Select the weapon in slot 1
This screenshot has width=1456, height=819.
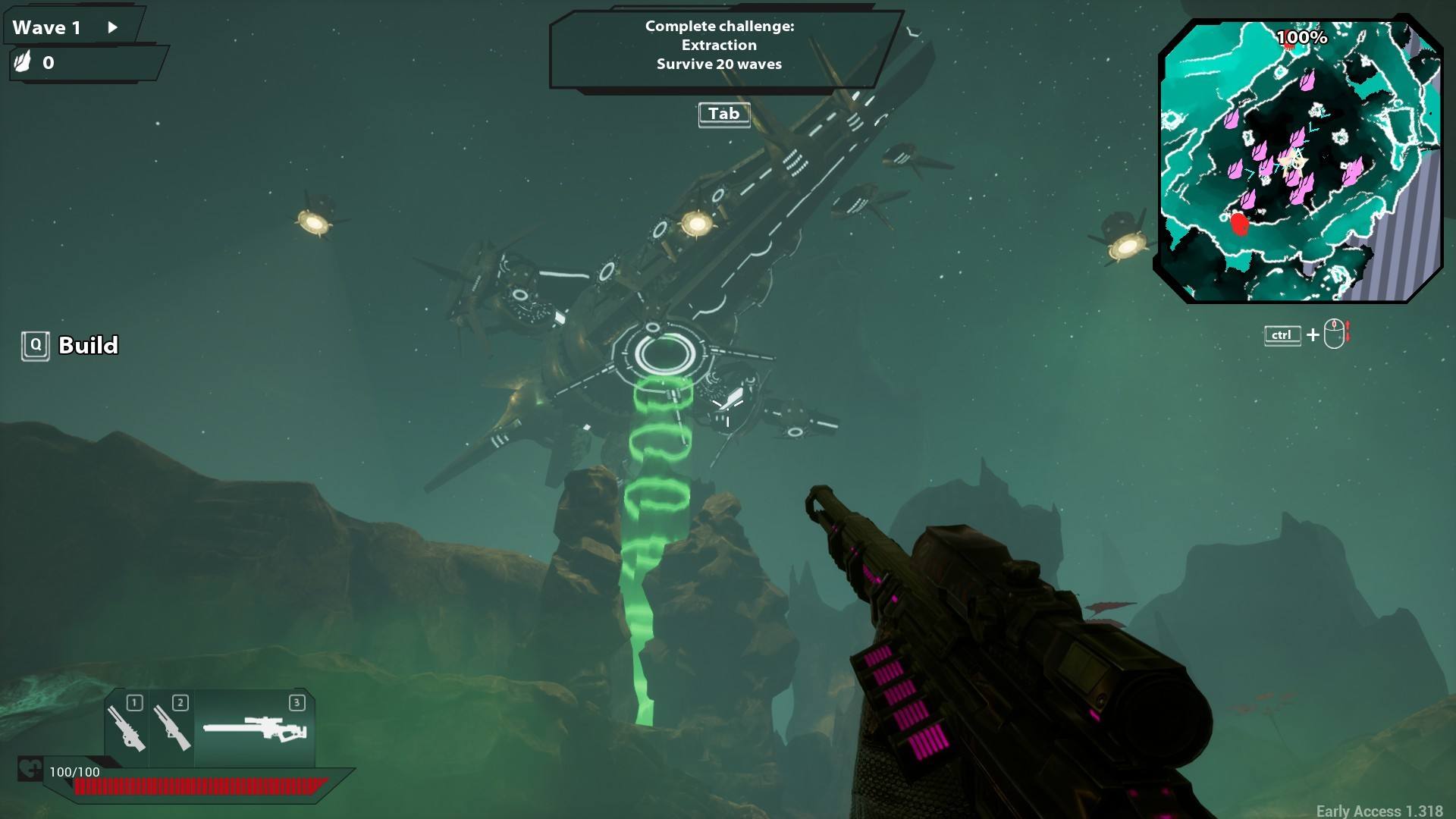127,728
